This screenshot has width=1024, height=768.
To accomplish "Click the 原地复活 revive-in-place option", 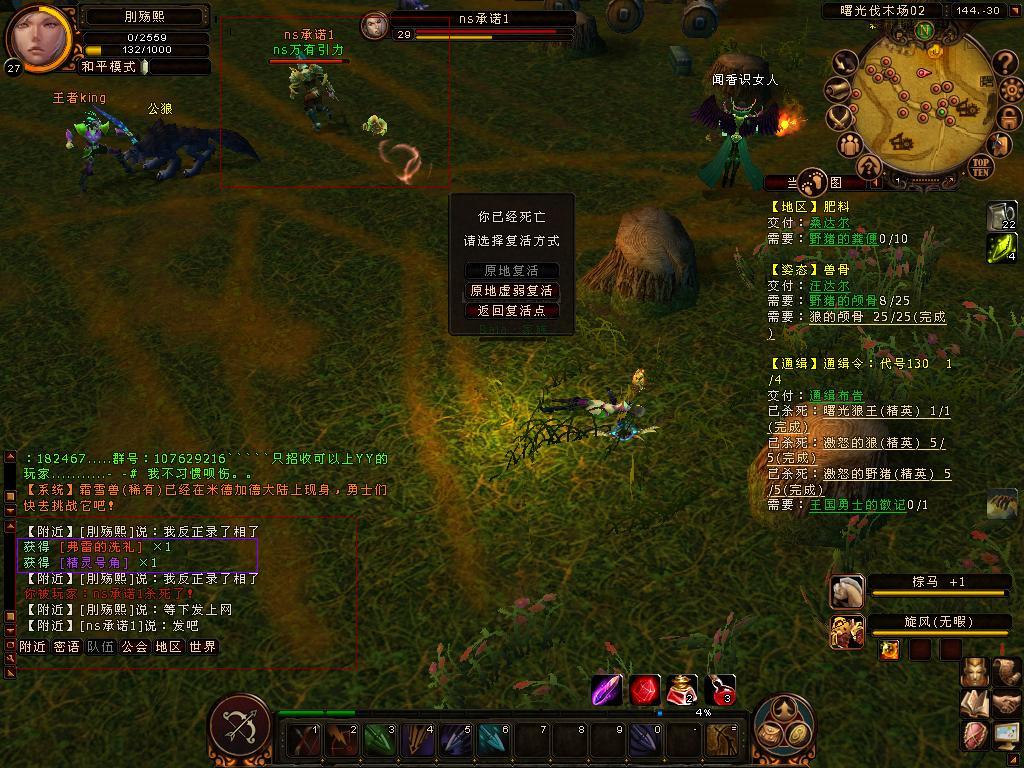I will (512, 271).
